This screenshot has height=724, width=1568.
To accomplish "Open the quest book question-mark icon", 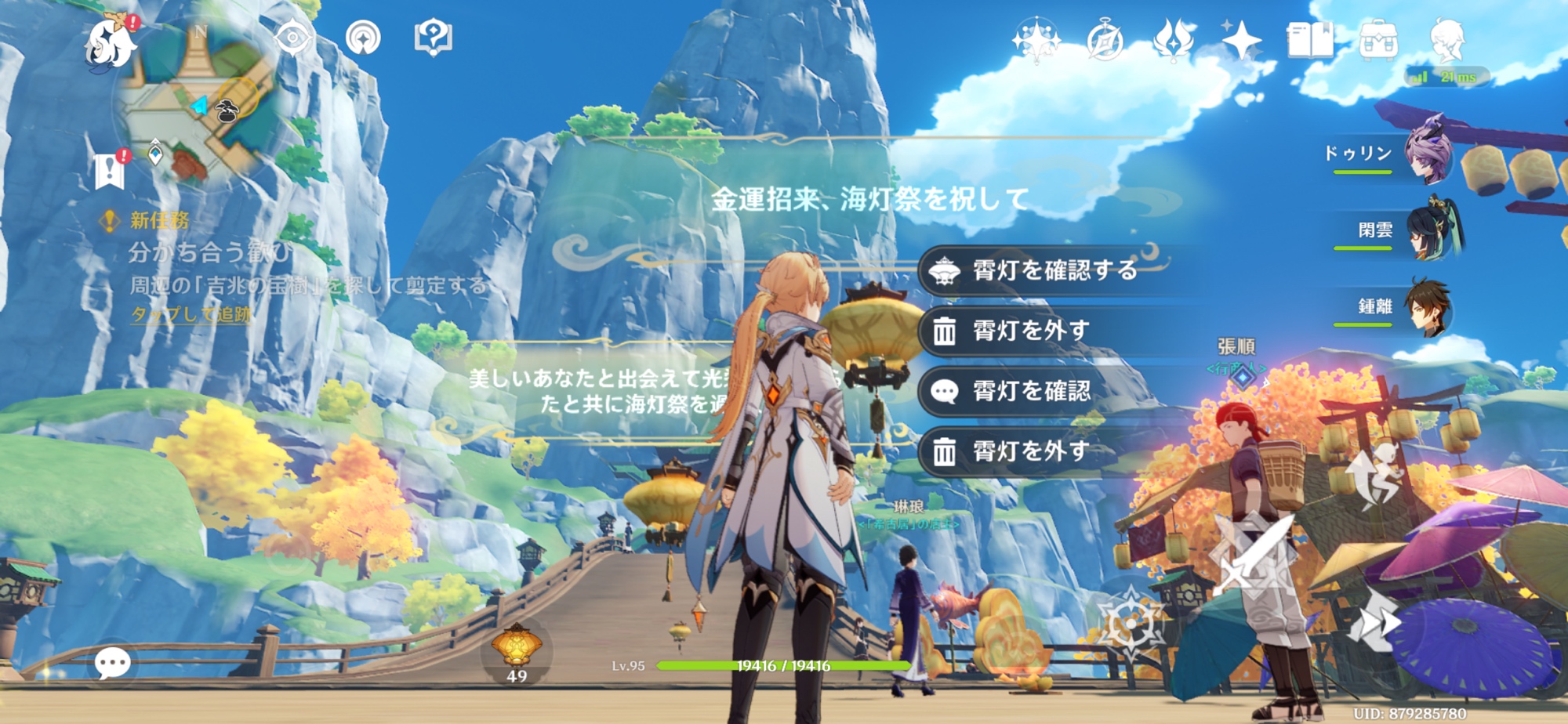I will (x=433, y=38).
